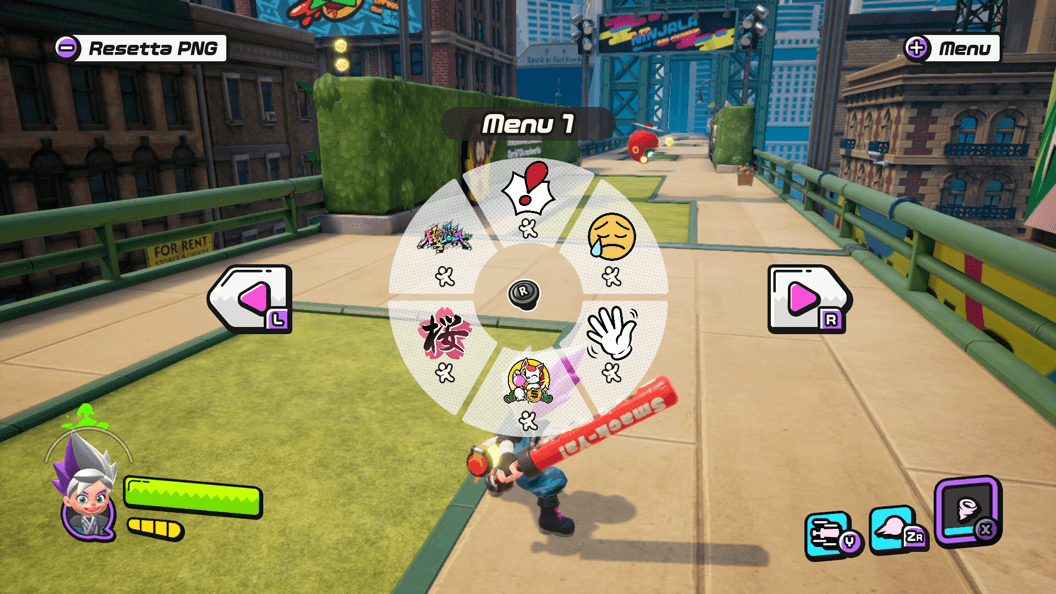The height and width of the screenshot is (594, 1056).
Task: Go to the previous emote menu page
Action: (251, 298)
